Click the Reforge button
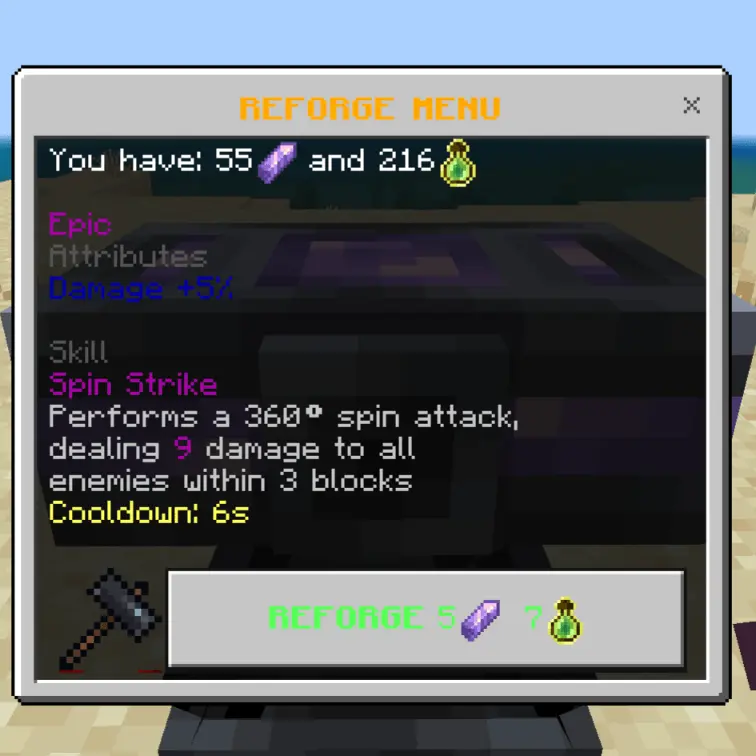This screenshot has height=756, width=756. pos(426,619)
